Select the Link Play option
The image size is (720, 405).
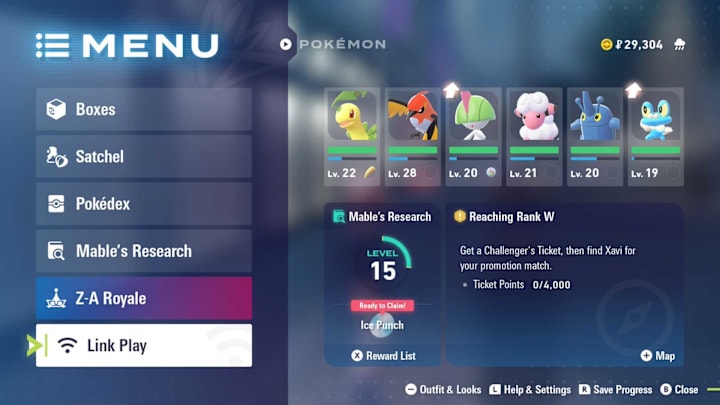tap(143, 346)
